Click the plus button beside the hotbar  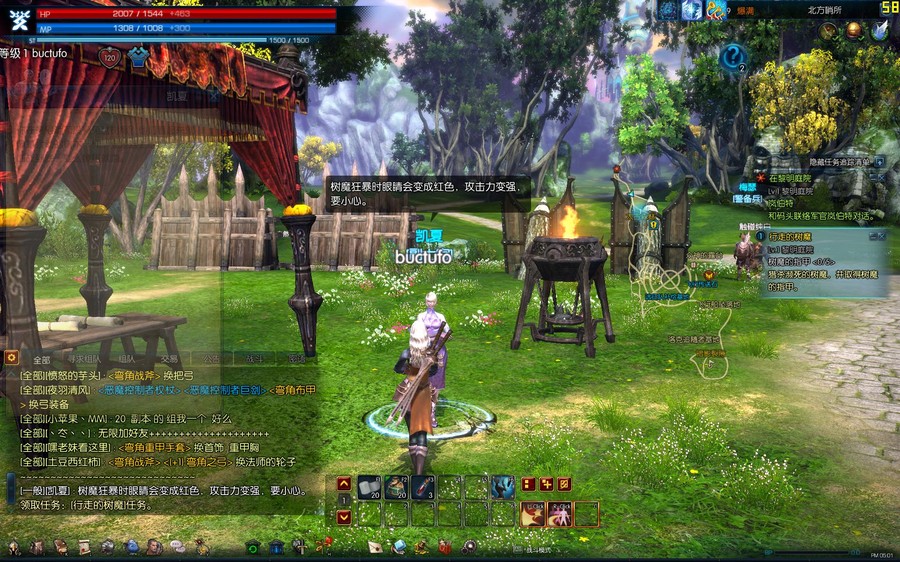[546, 484]
